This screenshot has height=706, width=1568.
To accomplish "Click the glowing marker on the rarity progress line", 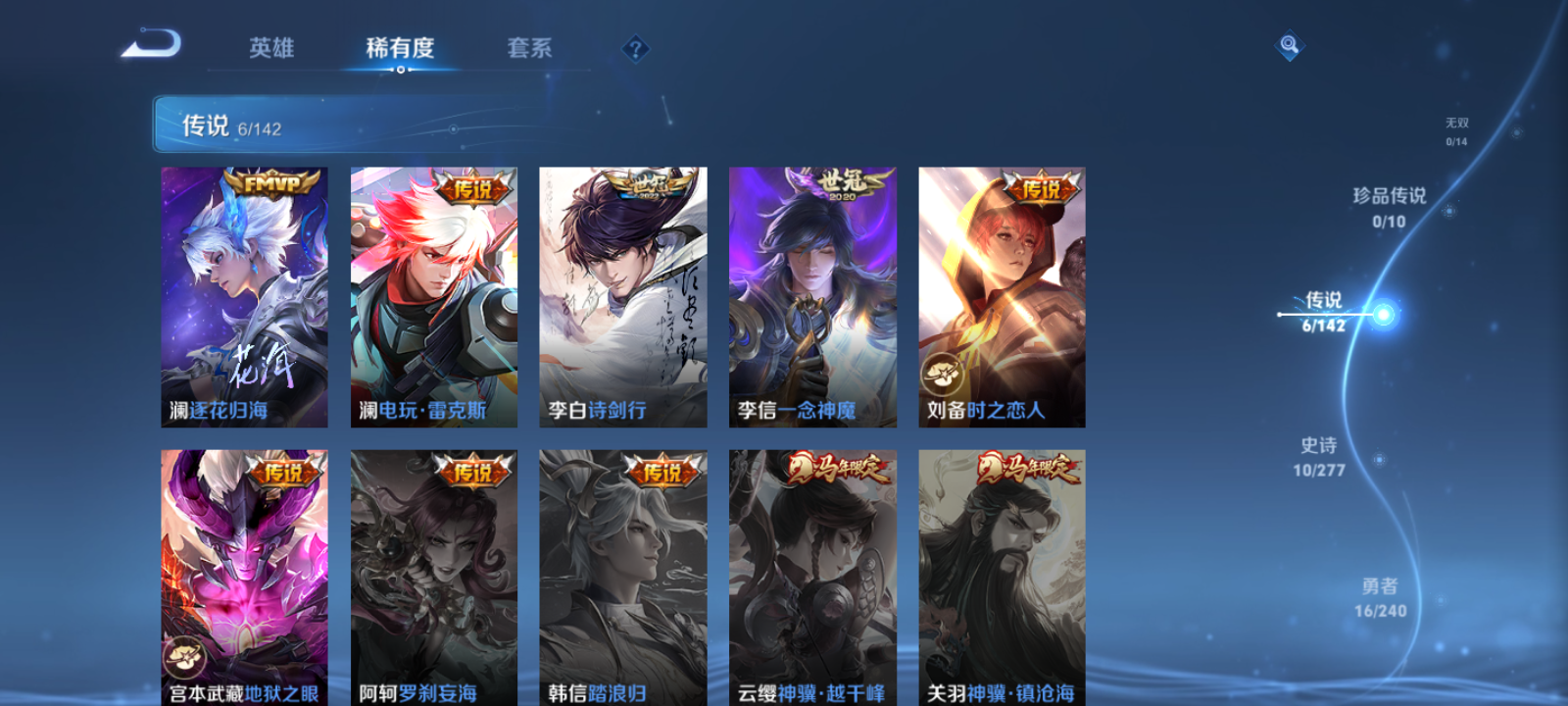I will coord(1382,314).
